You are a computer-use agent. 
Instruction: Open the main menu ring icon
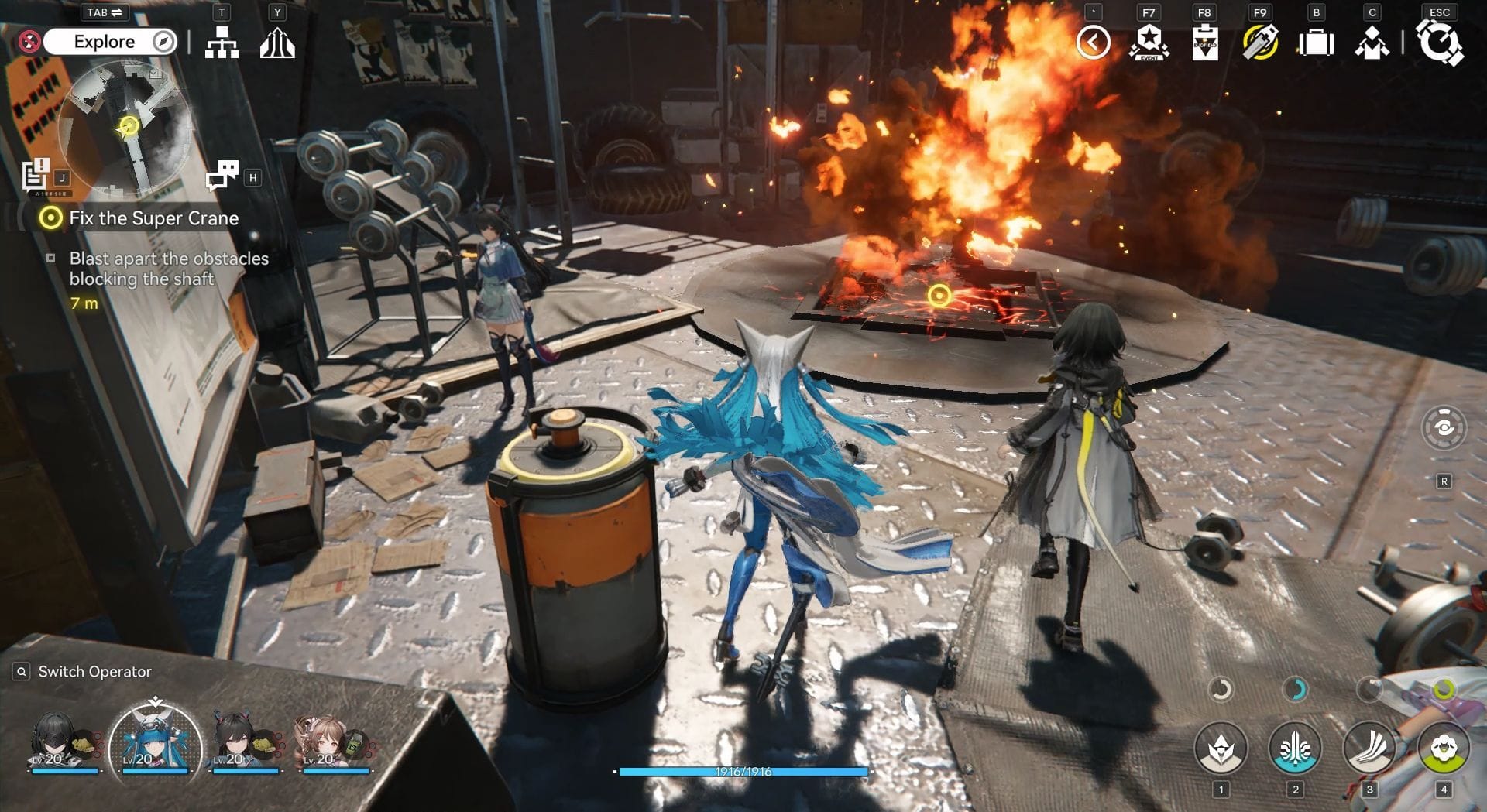click(x=1439, y=43)
